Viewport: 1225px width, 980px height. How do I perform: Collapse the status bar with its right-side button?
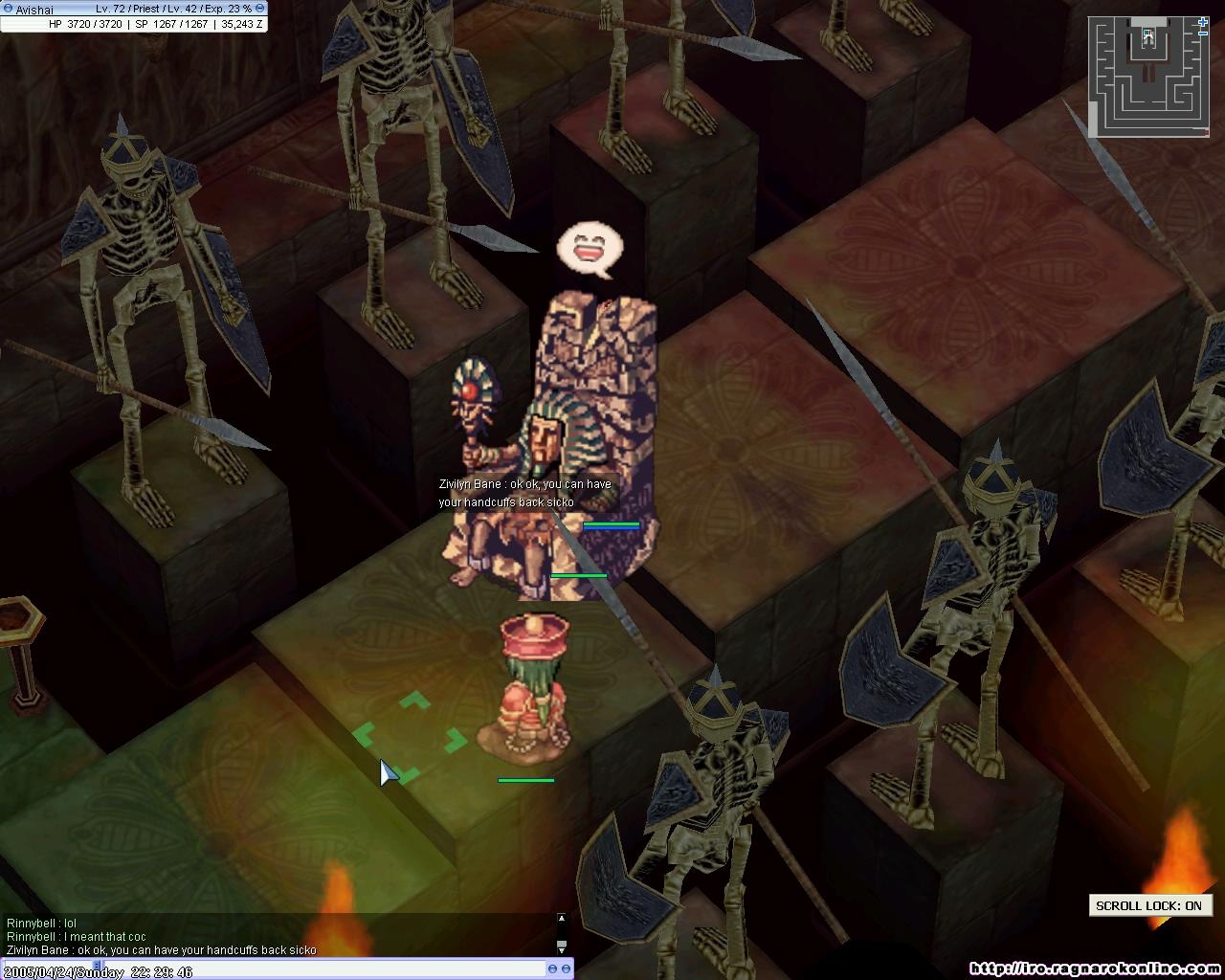point(259,9)
